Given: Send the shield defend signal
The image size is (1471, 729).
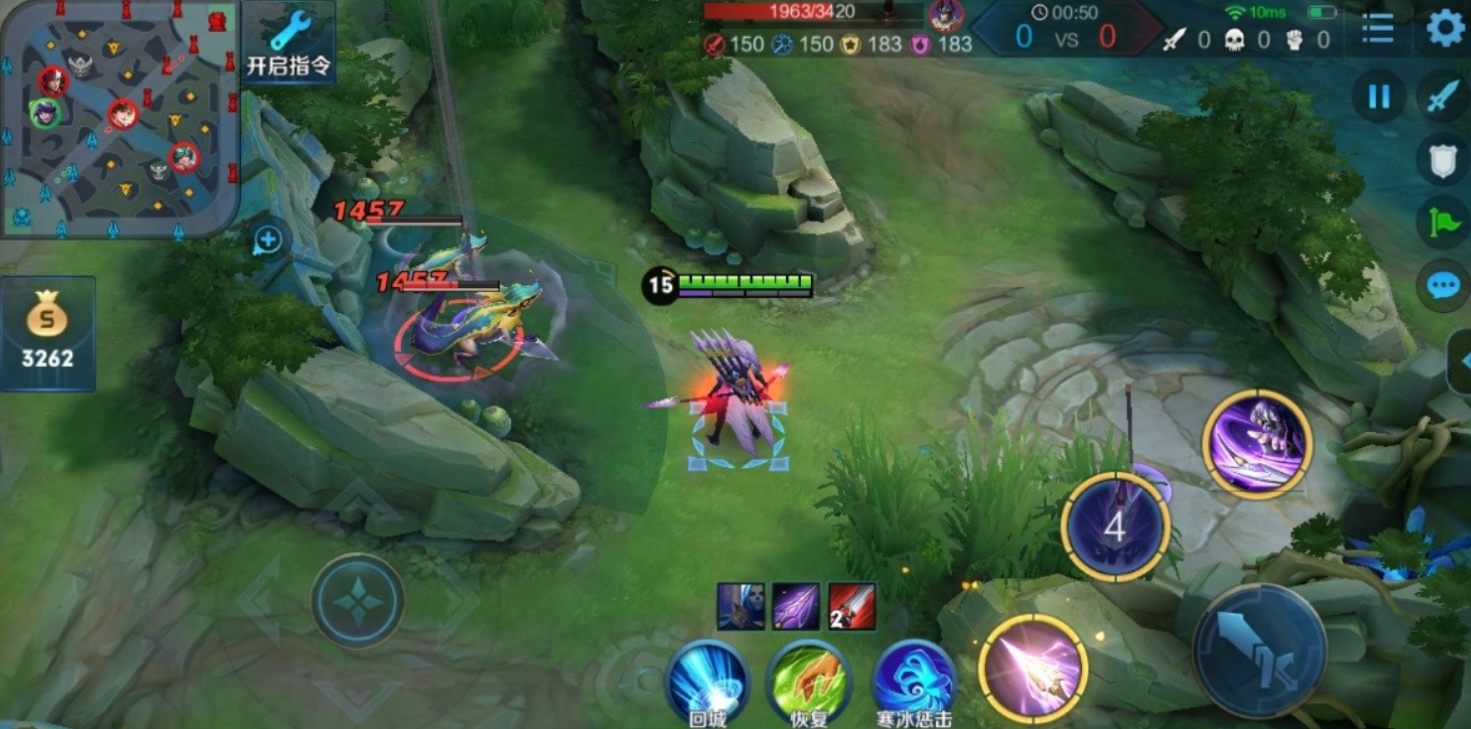Looking at the screenshot, I should click(1442, 160).
